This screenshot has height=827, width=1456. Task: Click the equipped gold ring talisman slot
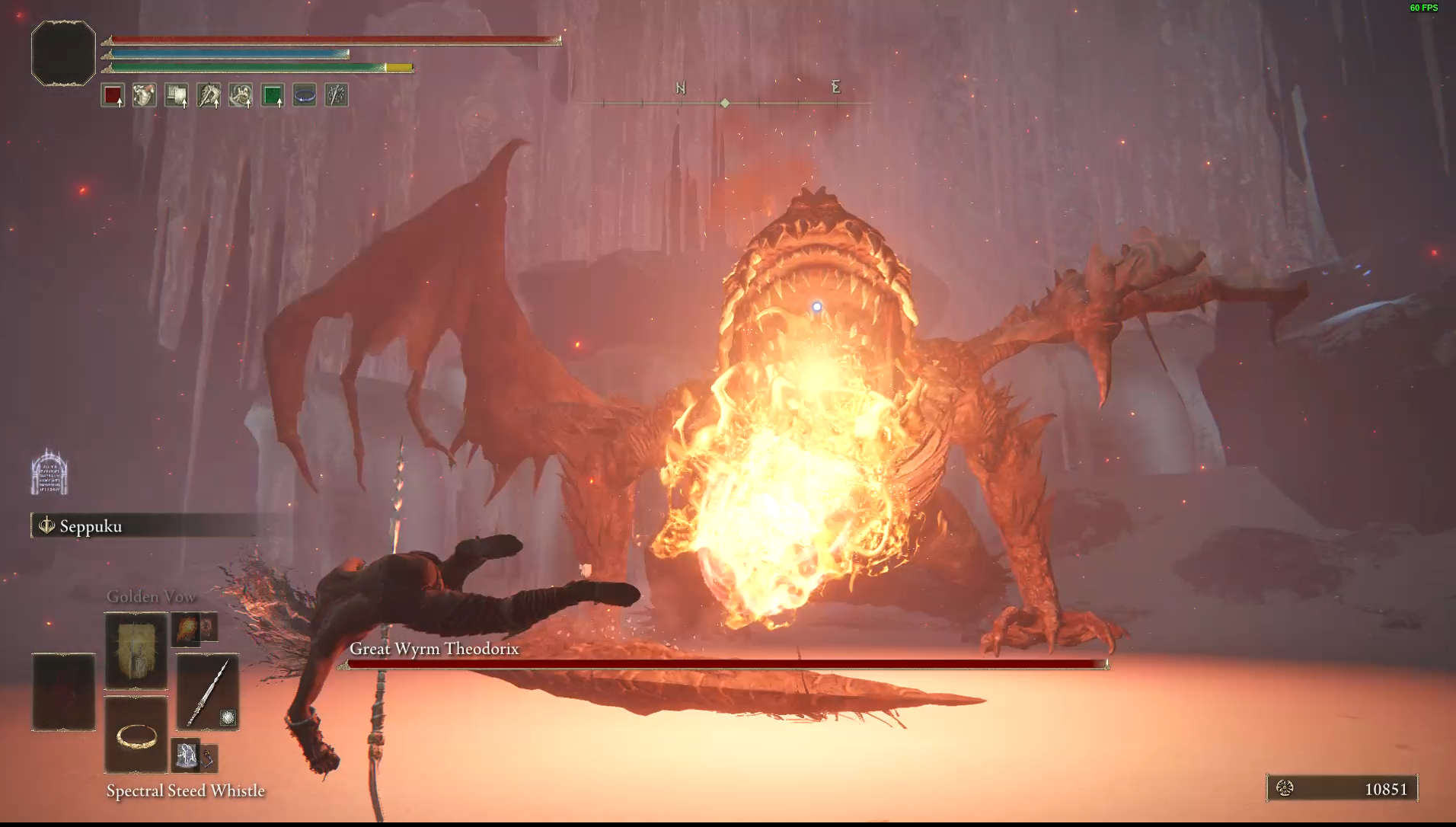pyautogui.click(x=136, y=735)
